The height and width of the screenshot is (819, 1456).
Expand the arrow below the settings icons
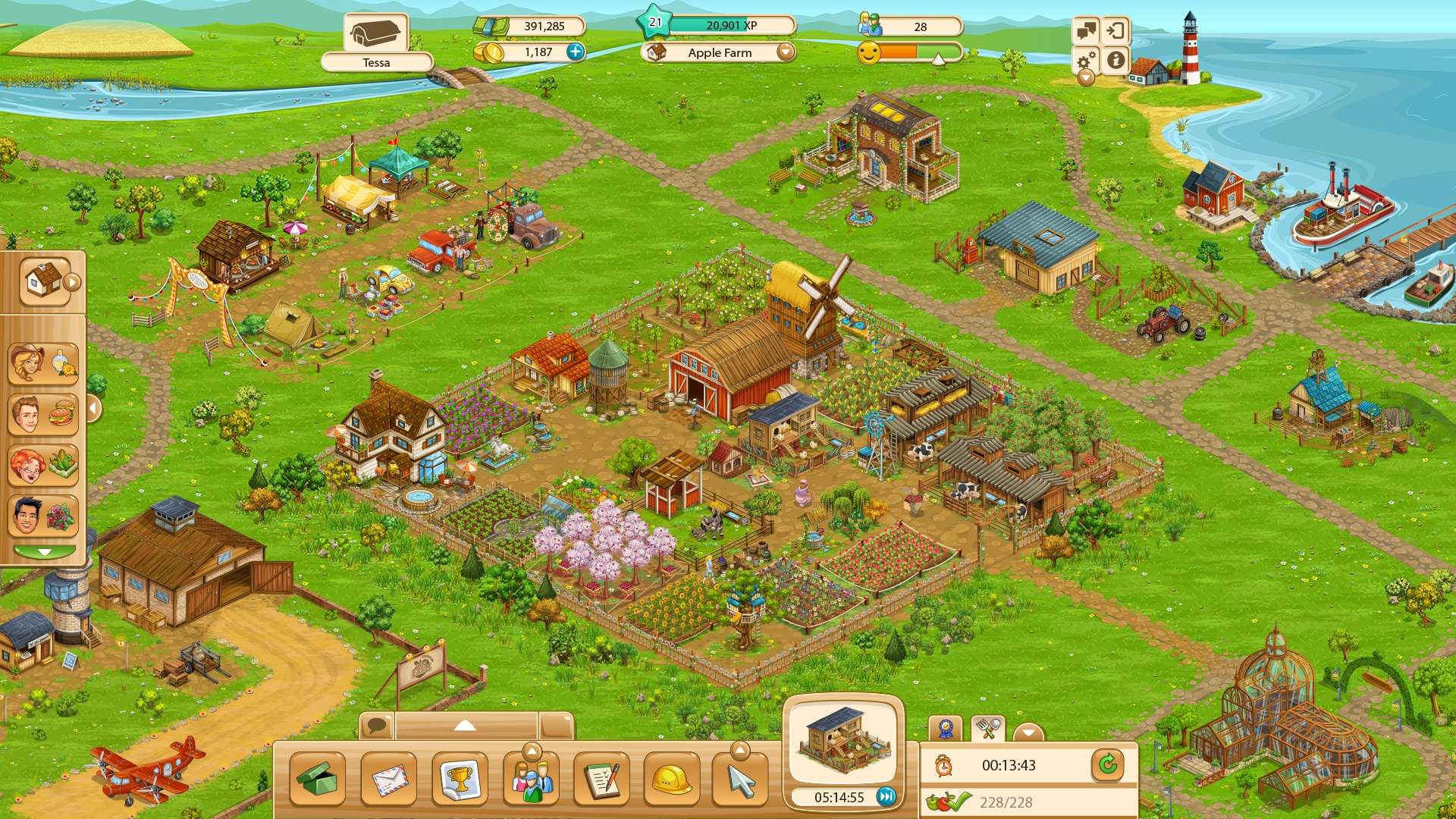pyautogui.click(x=1084, y=78)
